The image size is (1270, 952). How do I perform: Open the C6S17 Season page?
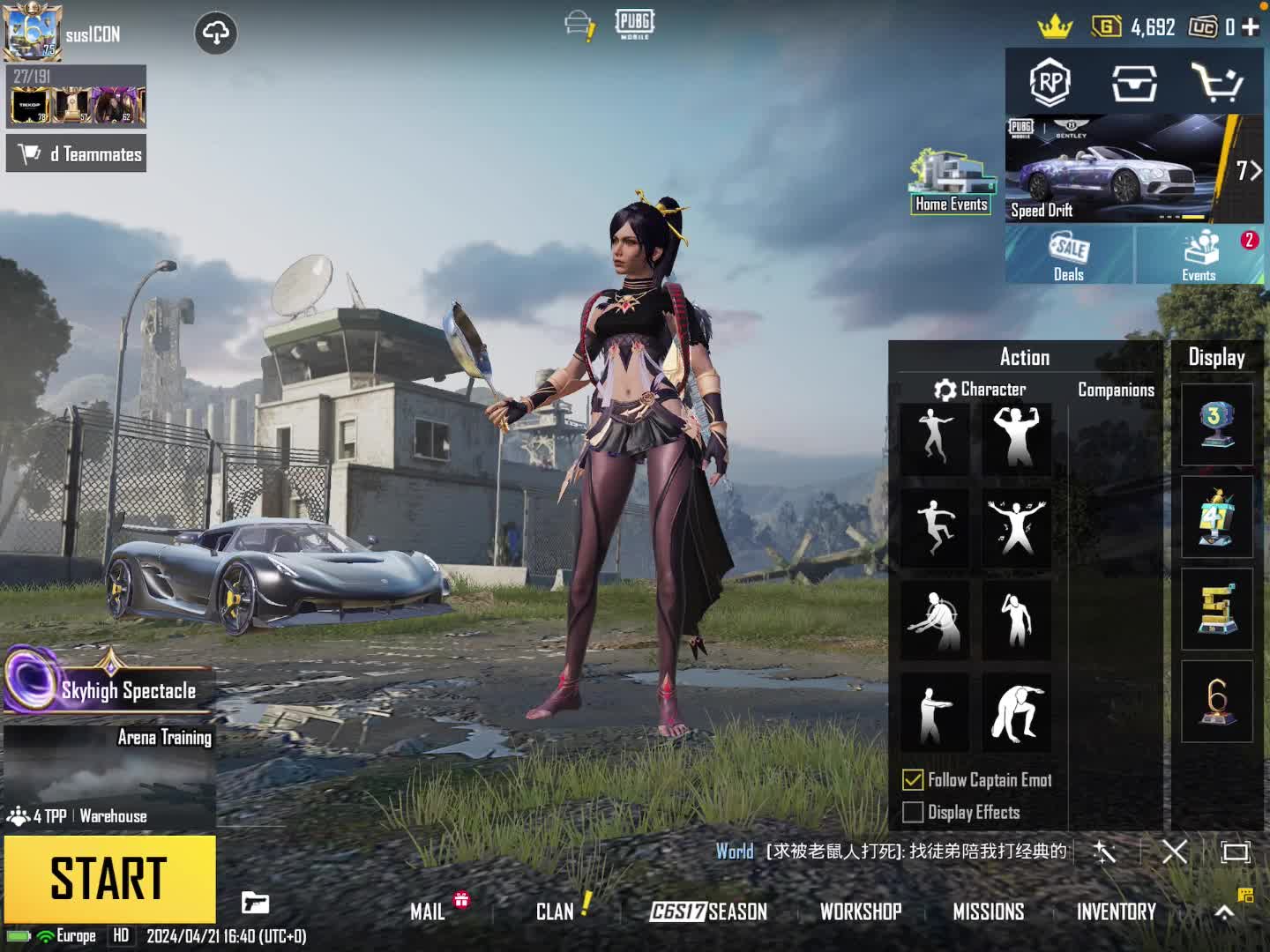[708, 911]
